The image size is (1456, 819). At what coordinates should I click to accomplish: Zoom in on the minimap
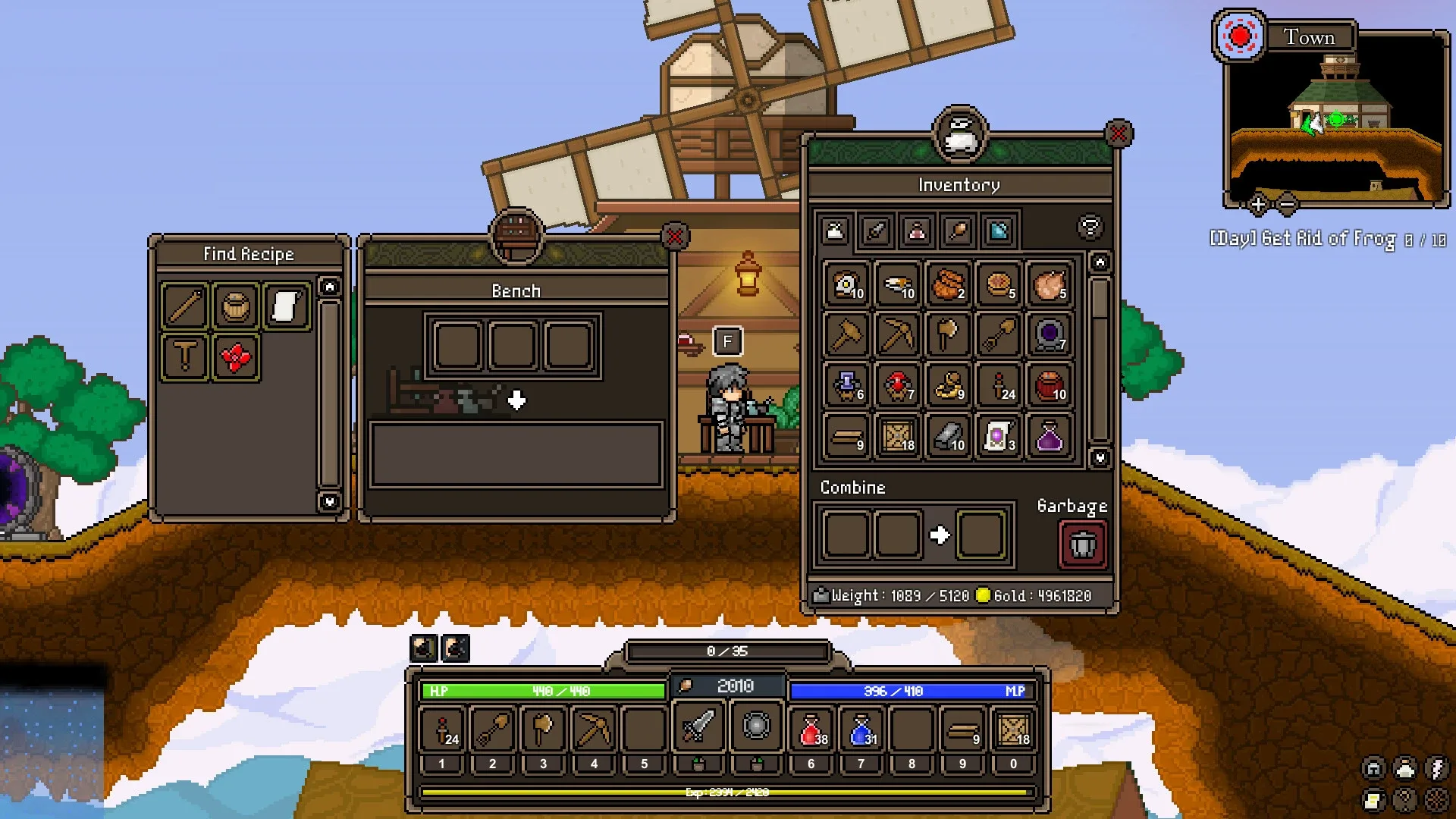click(x=1257, y=204)
